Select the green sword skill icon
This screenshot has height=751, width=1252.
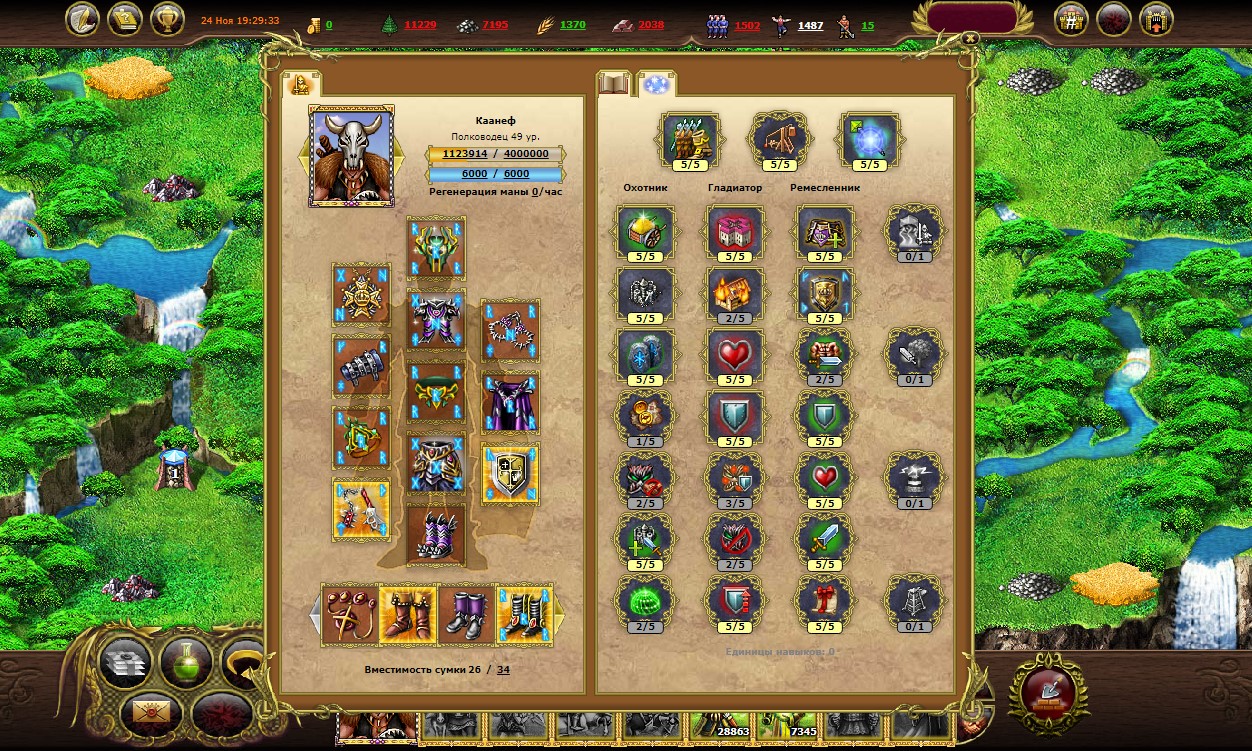[825, 540]
